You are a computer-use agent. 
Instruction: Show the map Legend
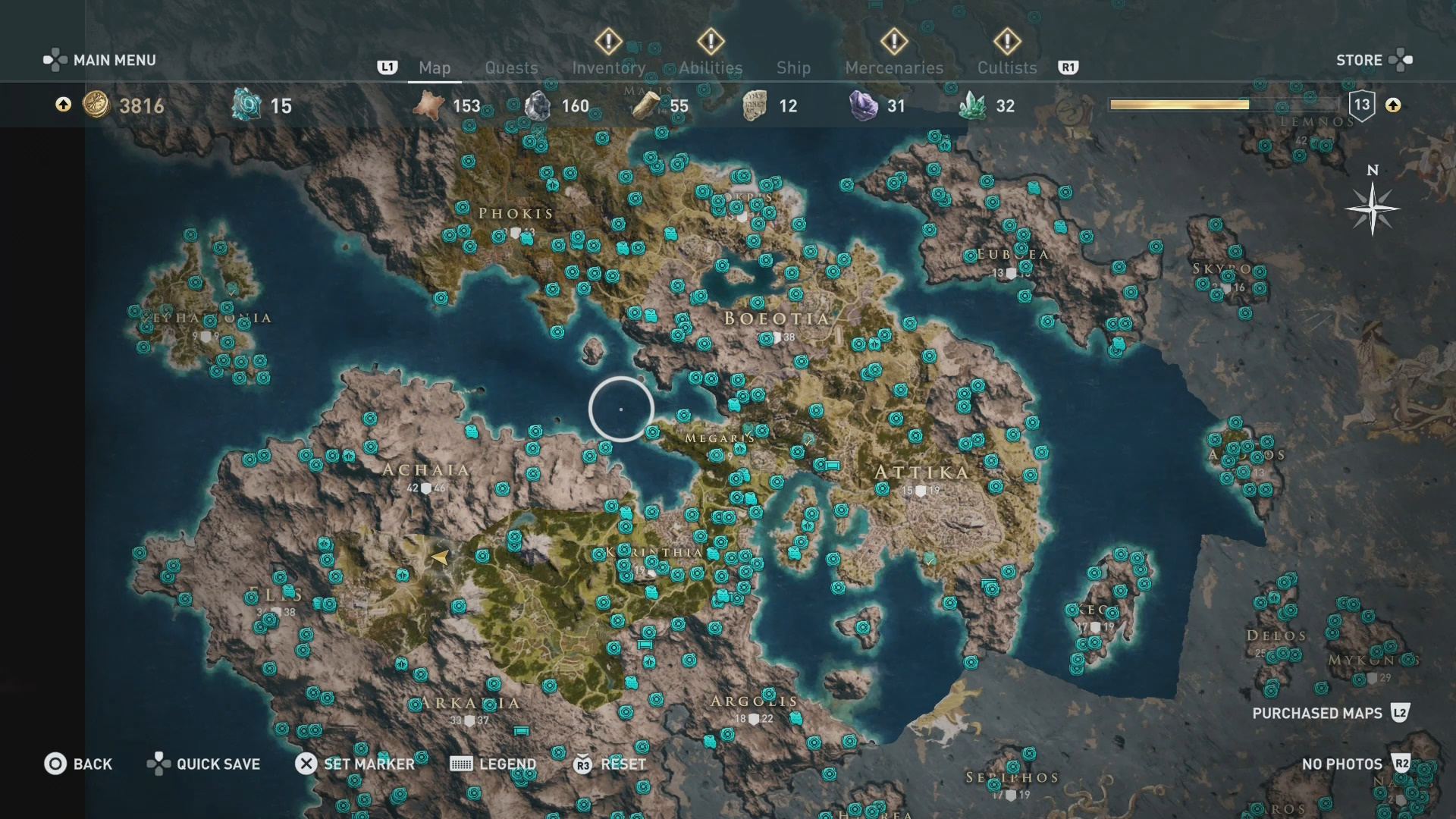coord(493,764)
